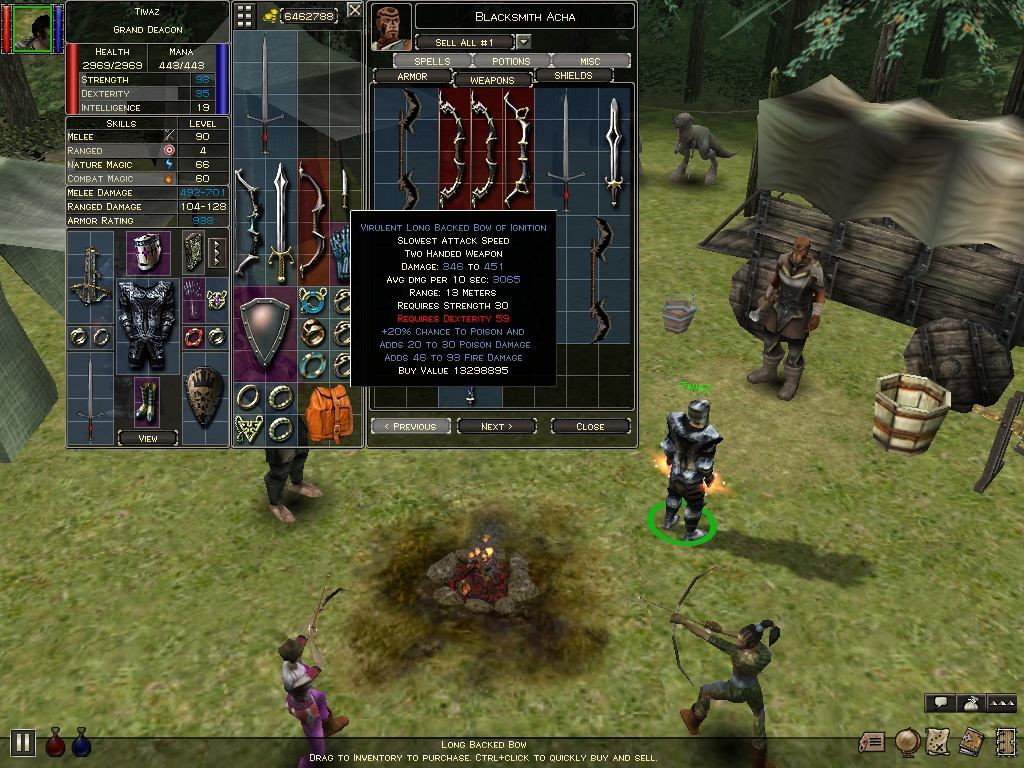Close the inventory panel with the X
The width and height of the screenshot is (1024, 768).
click(x=354, y=12)
